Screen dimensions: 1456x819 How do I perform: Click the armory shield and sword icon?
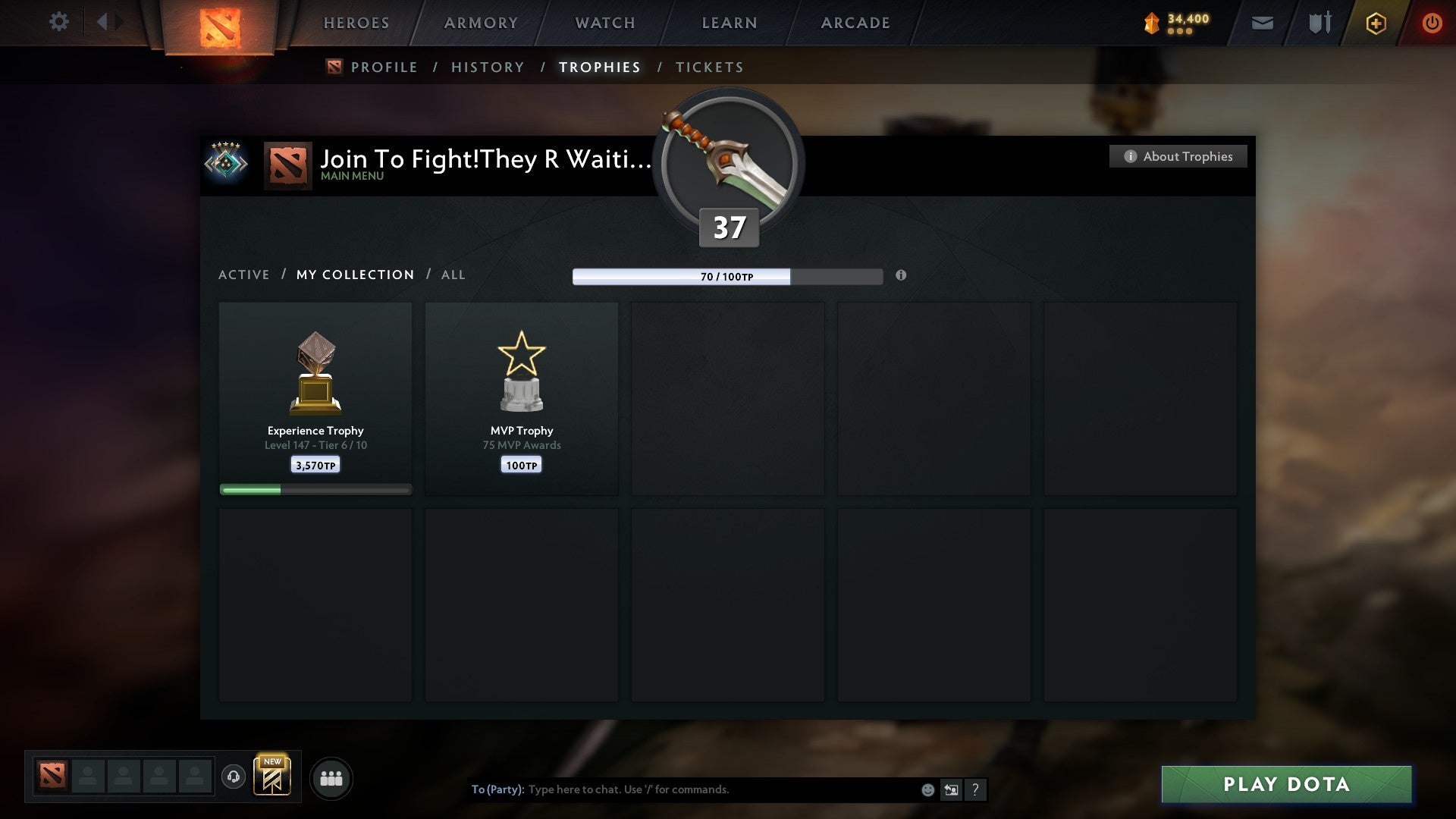[1319, 23]
